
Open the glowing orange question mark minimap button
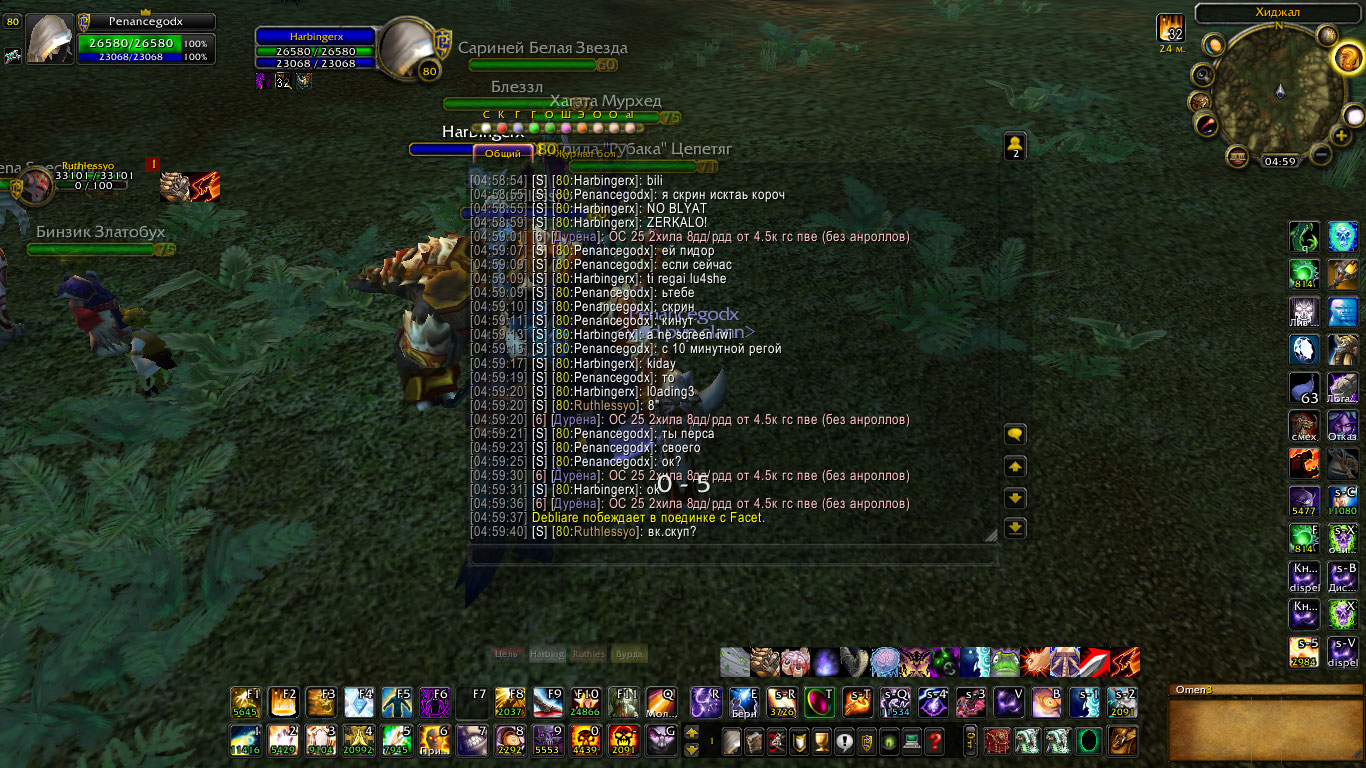[1348, 58]
